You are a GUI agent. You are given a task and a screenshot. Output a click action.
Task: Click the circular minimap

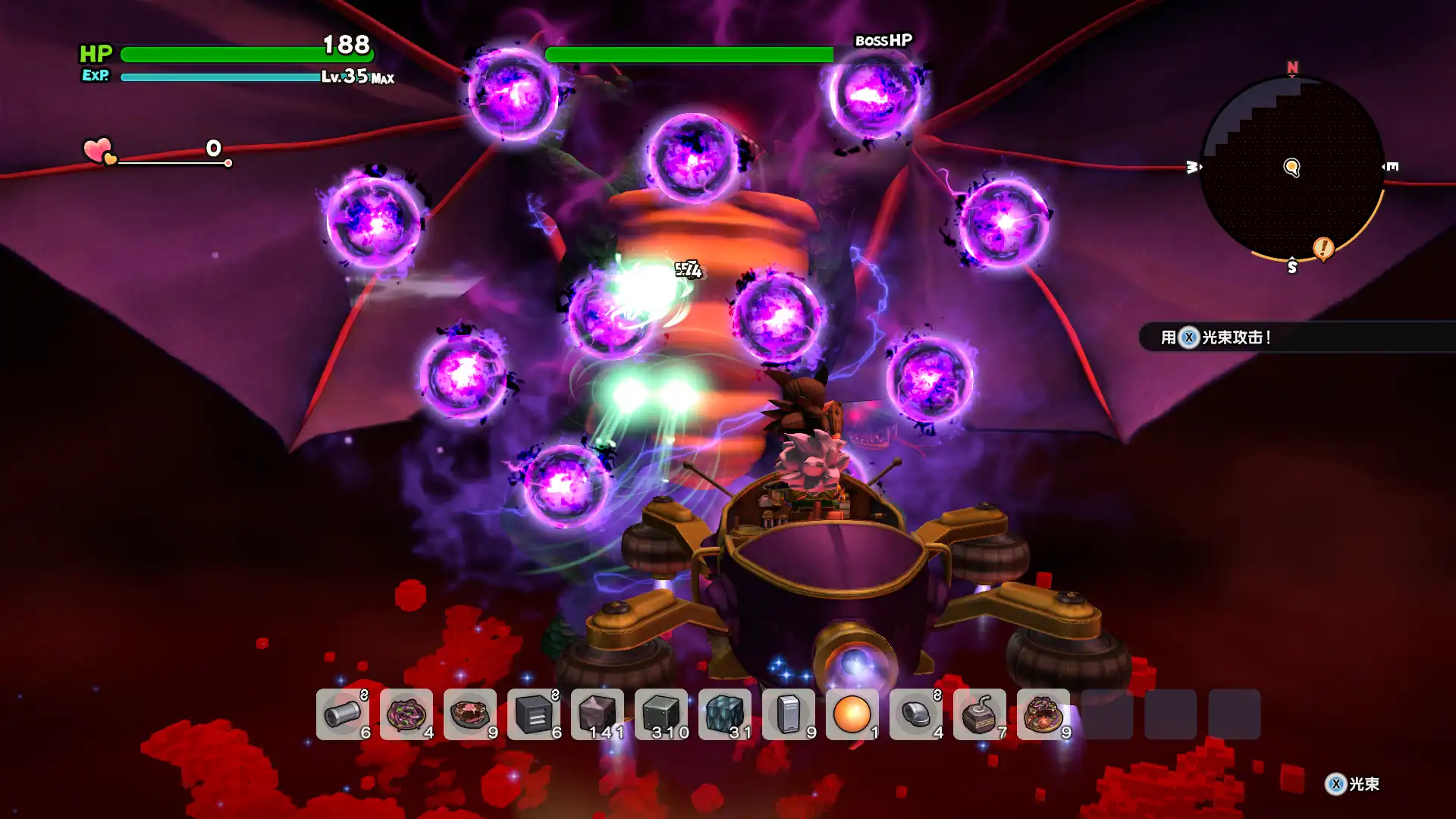pos(1292,168)
